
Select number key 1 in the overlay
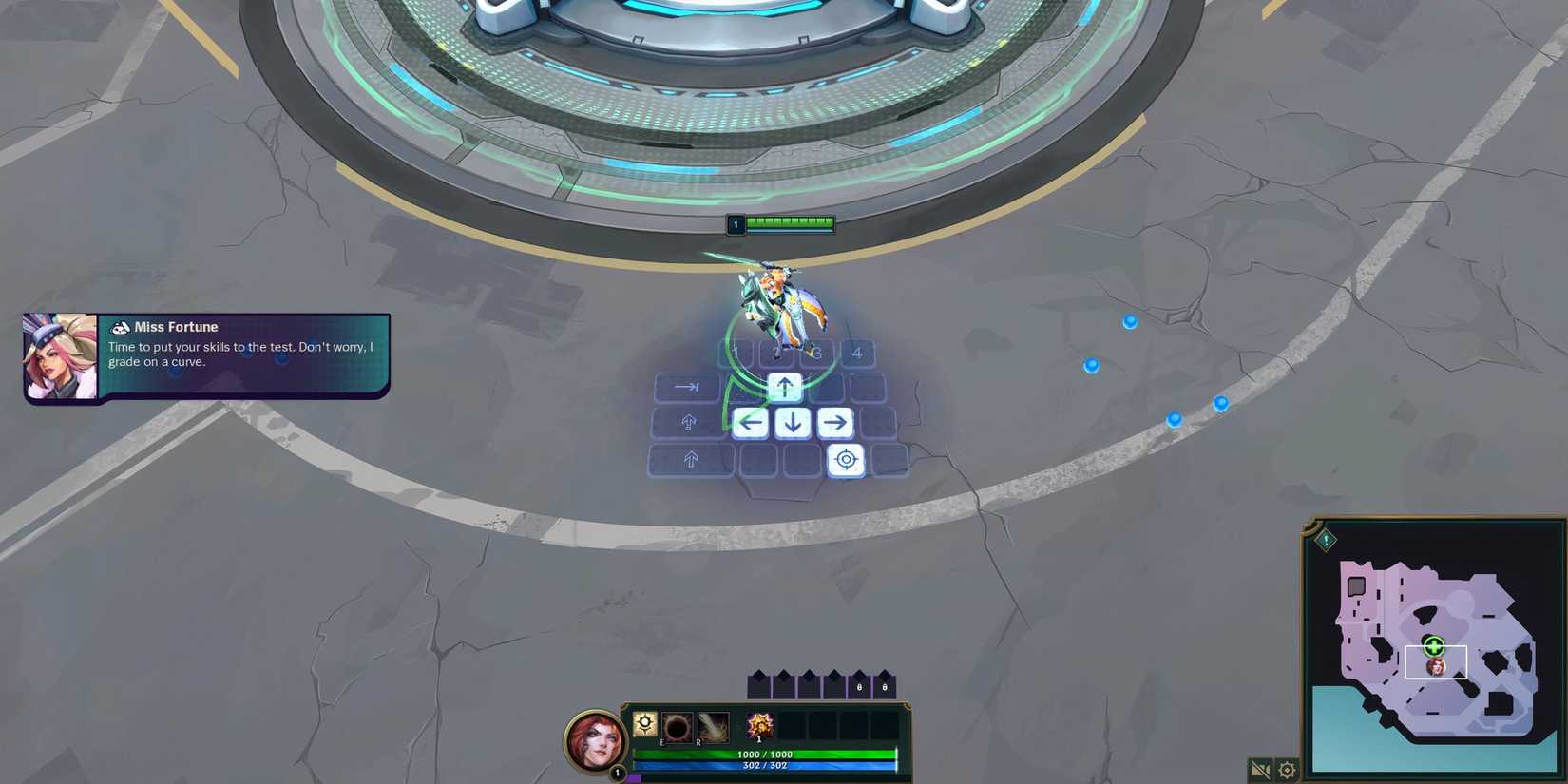[x=736, y=353]
